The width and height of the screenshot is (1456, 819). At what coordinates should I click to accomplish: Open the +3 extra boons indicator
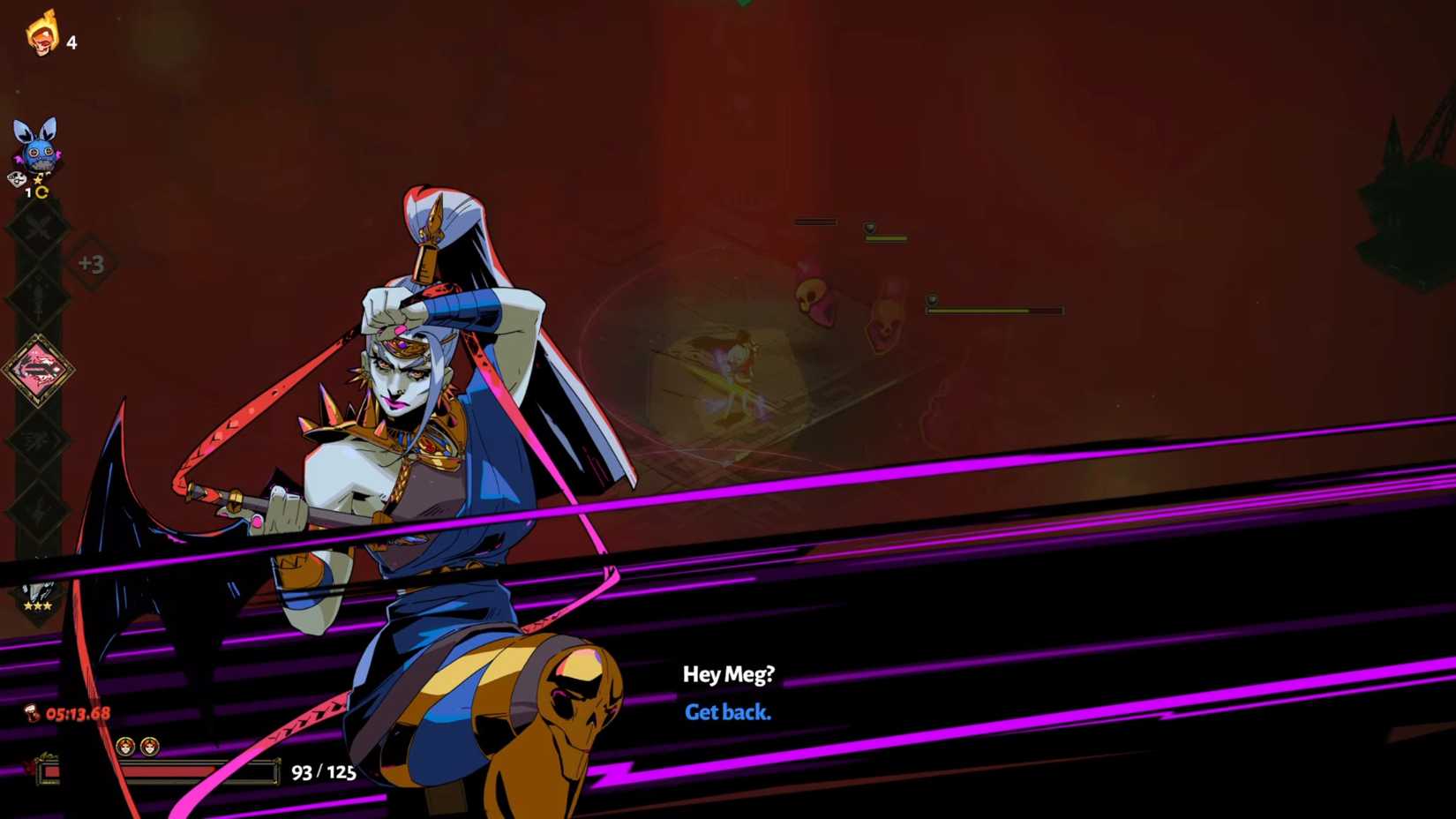pos(91,263)
